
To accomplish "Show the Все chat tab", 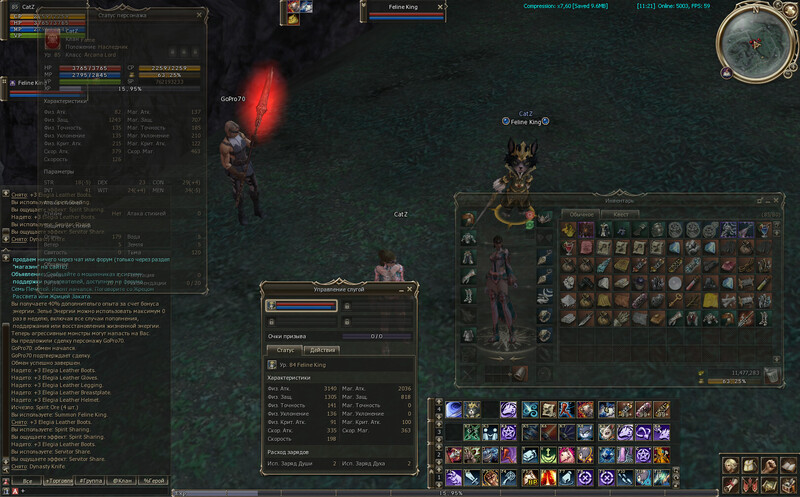I will point(28,481).
